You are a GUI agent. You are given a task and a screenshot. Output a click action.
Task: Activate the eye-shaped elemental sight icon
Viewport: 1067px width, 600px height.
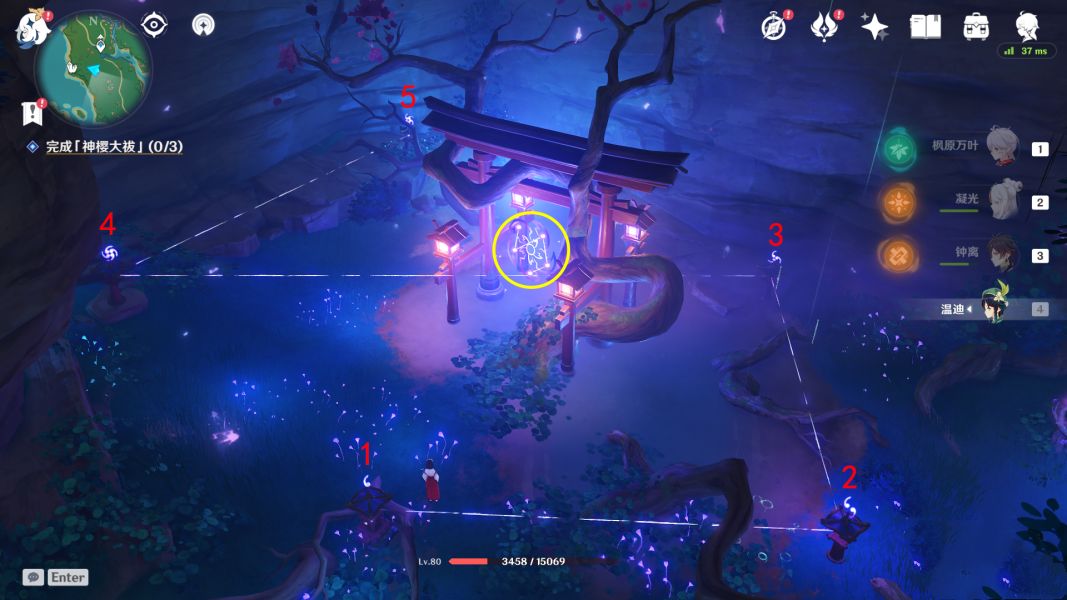[154, 25]
